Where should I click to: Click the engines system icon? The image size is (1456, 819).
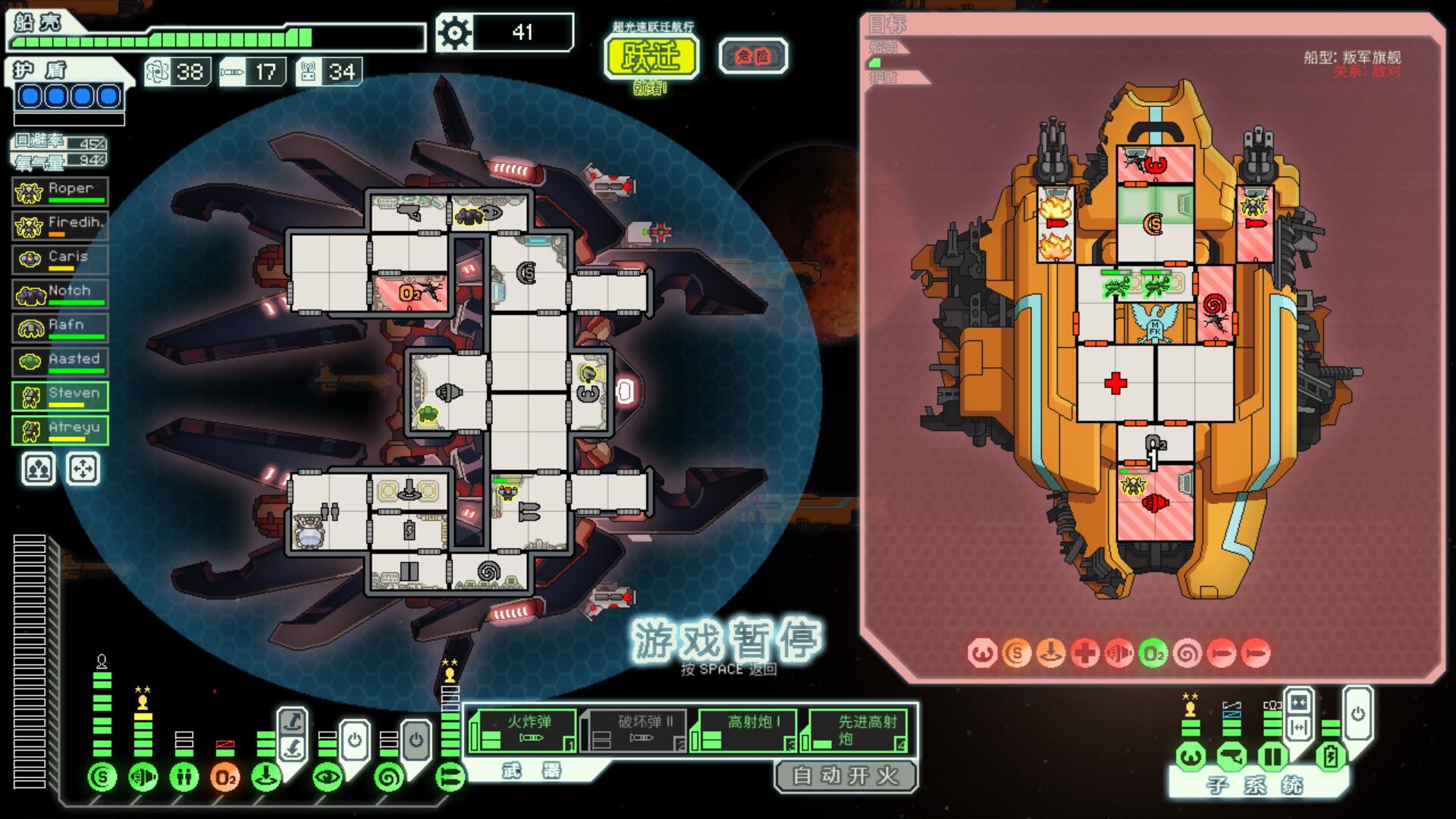[x=143, y=777]
